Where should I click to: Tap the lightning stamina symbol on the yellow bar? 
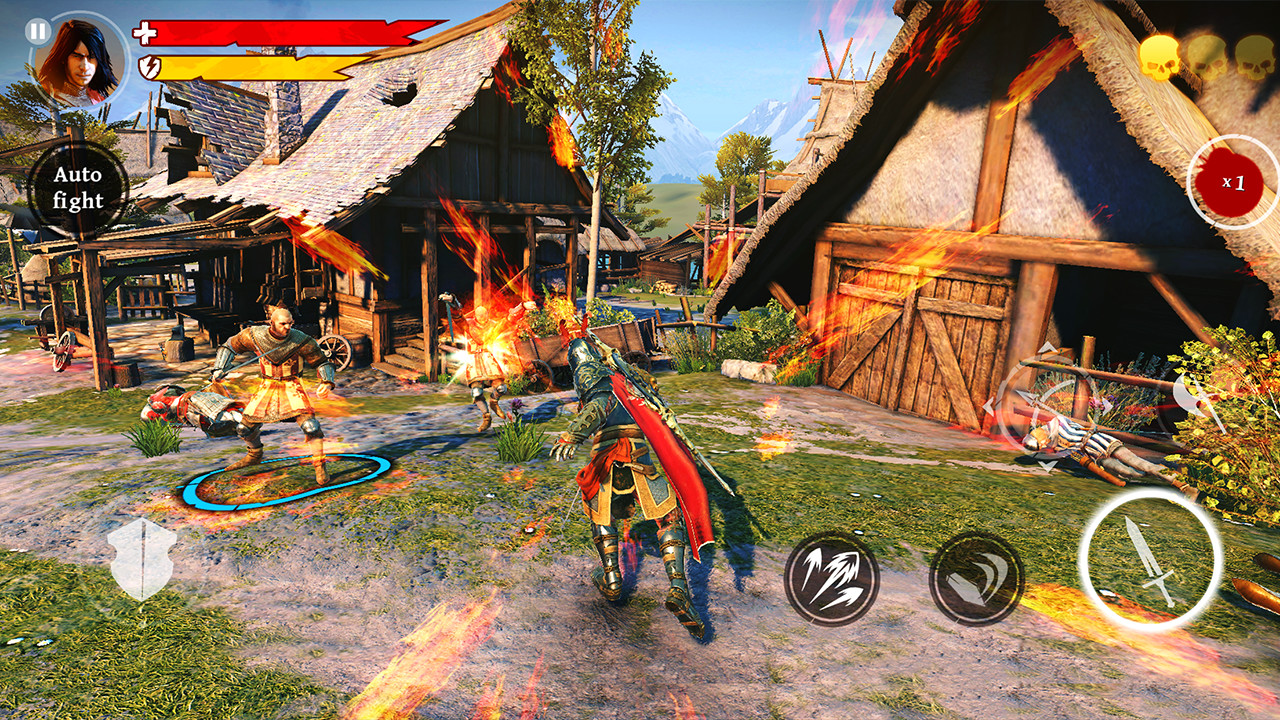(148, 67)
